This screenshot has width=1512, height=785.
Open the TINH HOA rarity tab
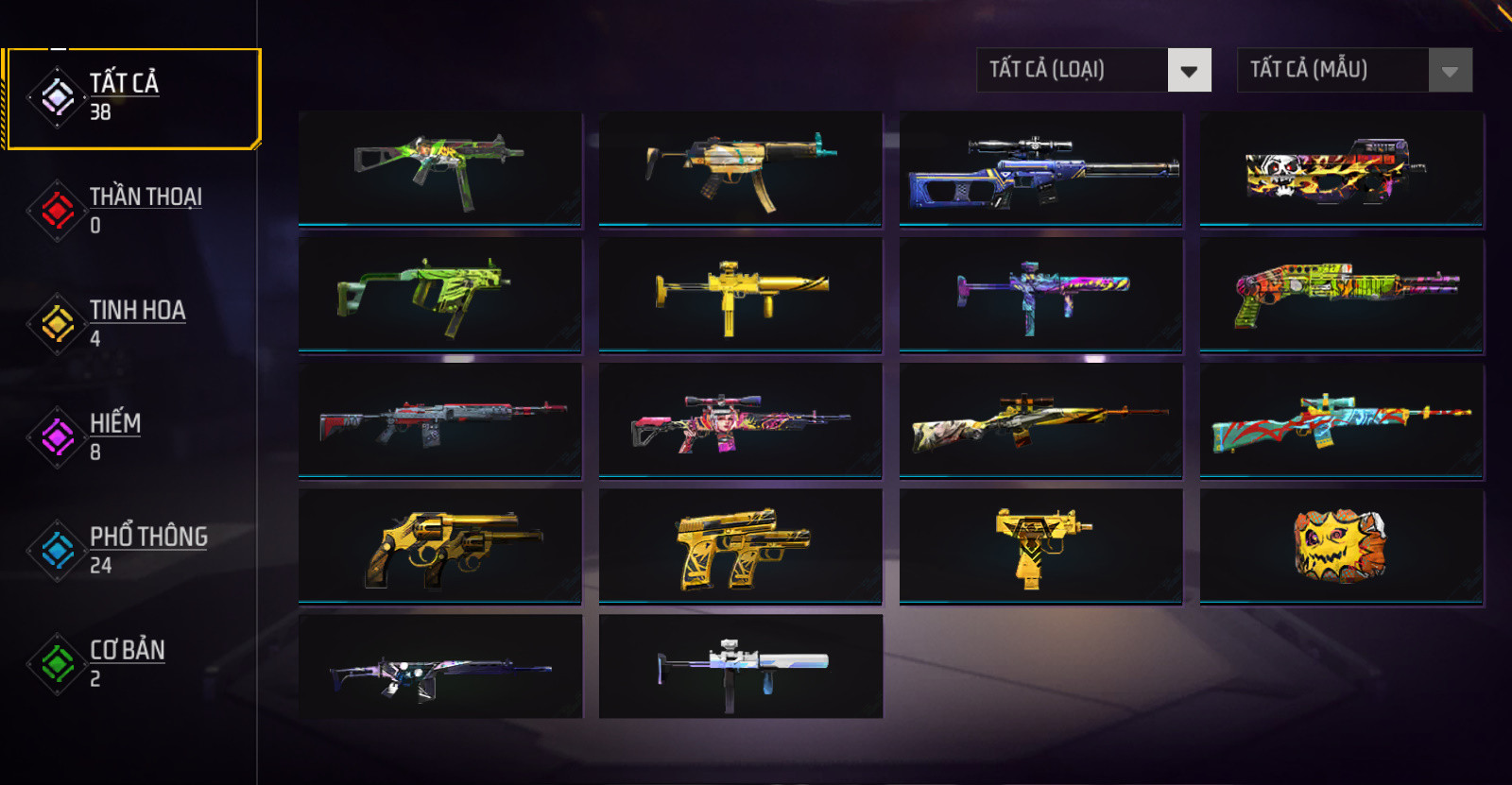[132, 323]
